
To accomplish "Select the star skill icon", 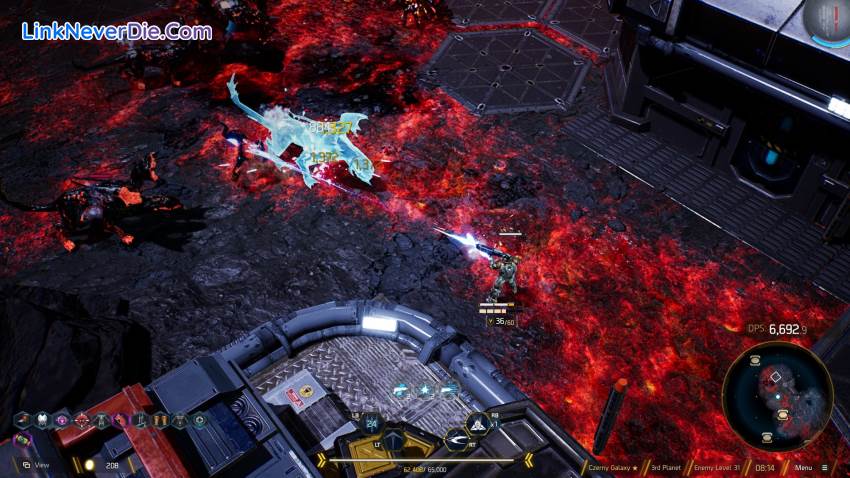I will [424, 391].
